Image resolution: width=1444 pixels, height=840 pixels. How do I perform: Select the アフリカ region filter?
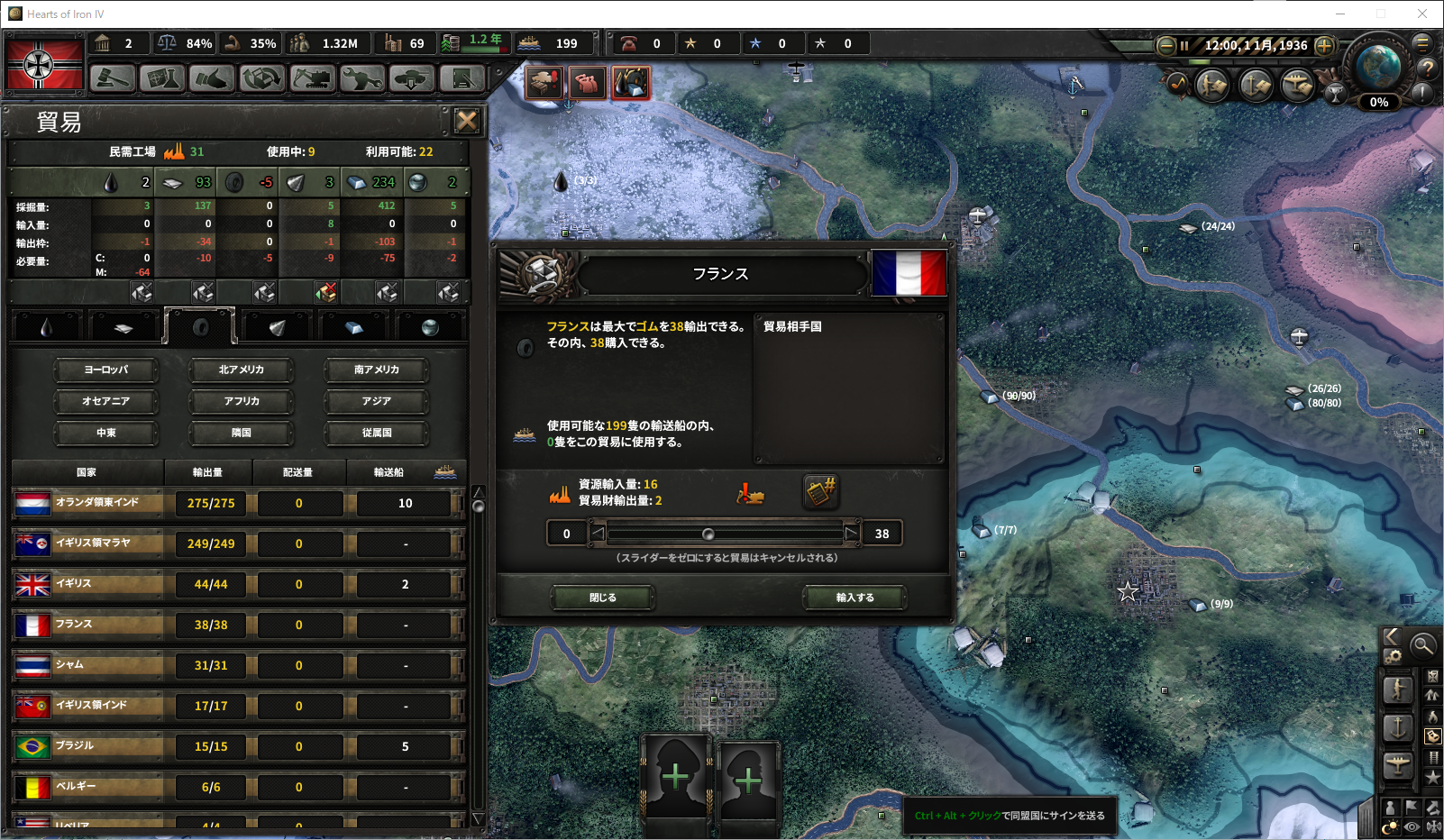coord(242,401)
